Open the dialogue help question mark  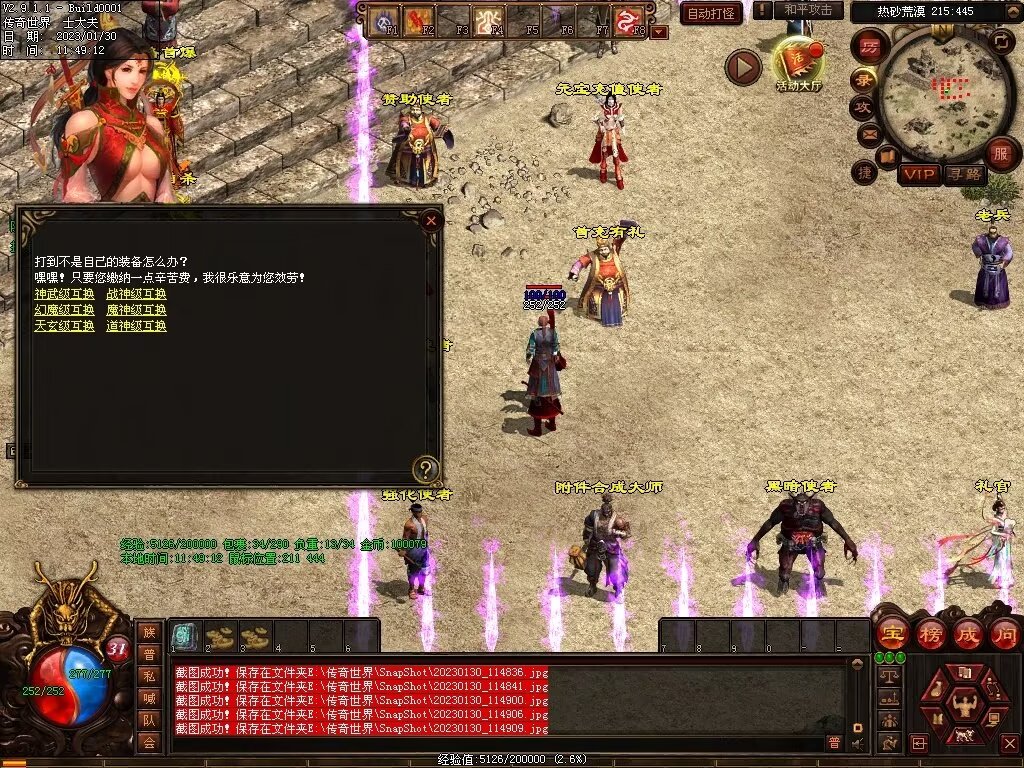tap(426, 468)
